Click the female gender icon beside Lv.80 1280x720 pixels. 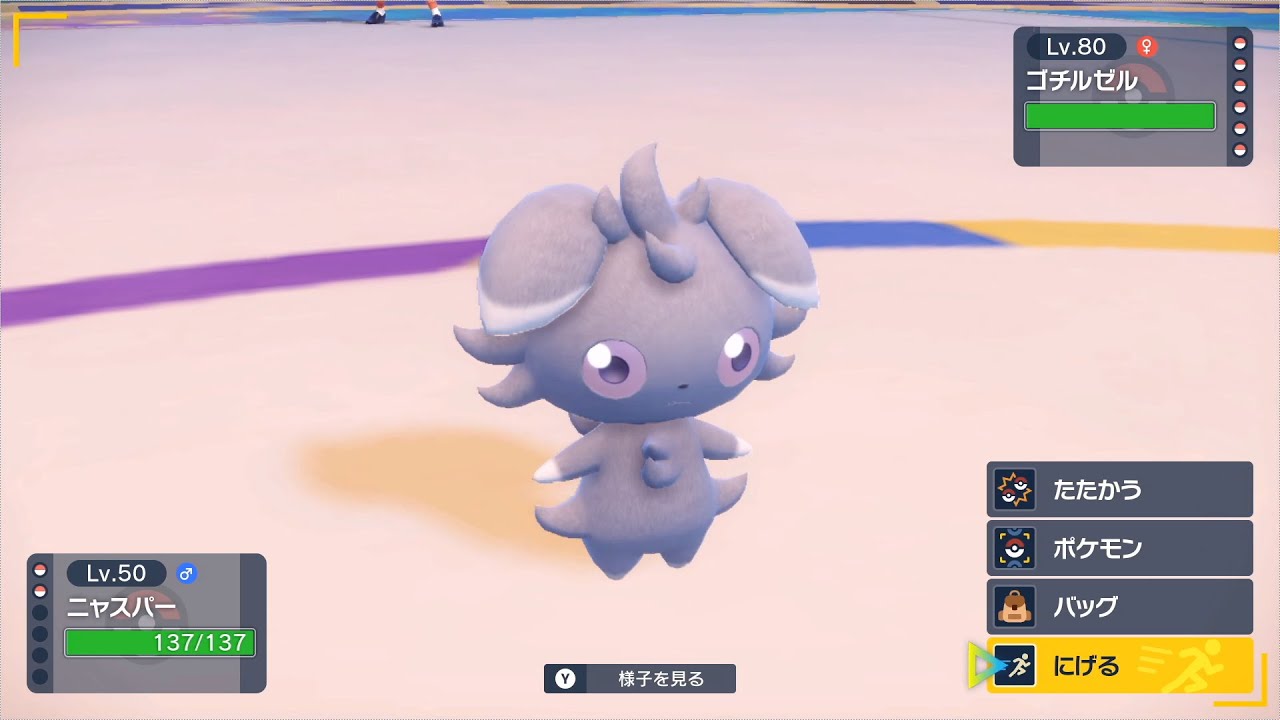click(x=1148, y=46)
